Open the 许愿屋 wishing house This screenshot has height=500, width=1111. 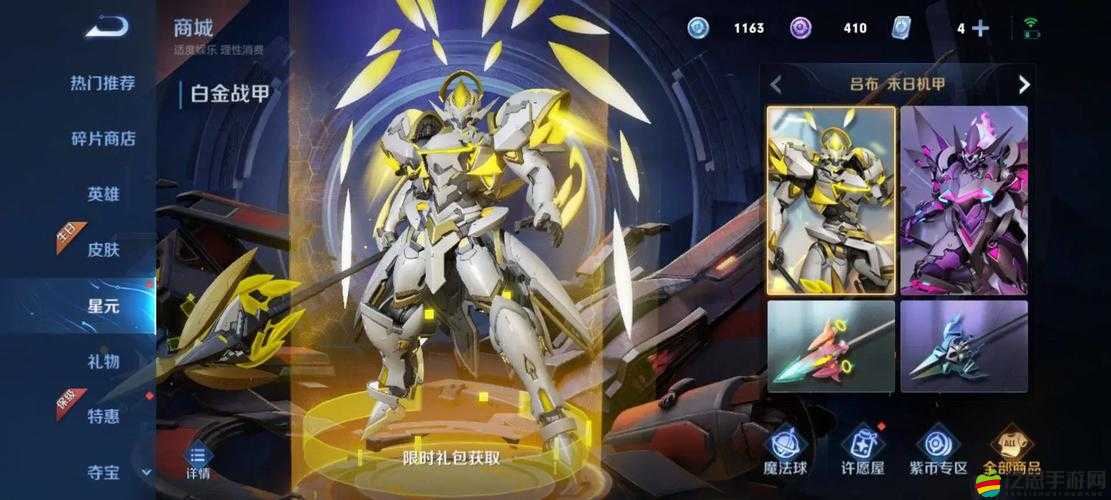pos(861,449)
